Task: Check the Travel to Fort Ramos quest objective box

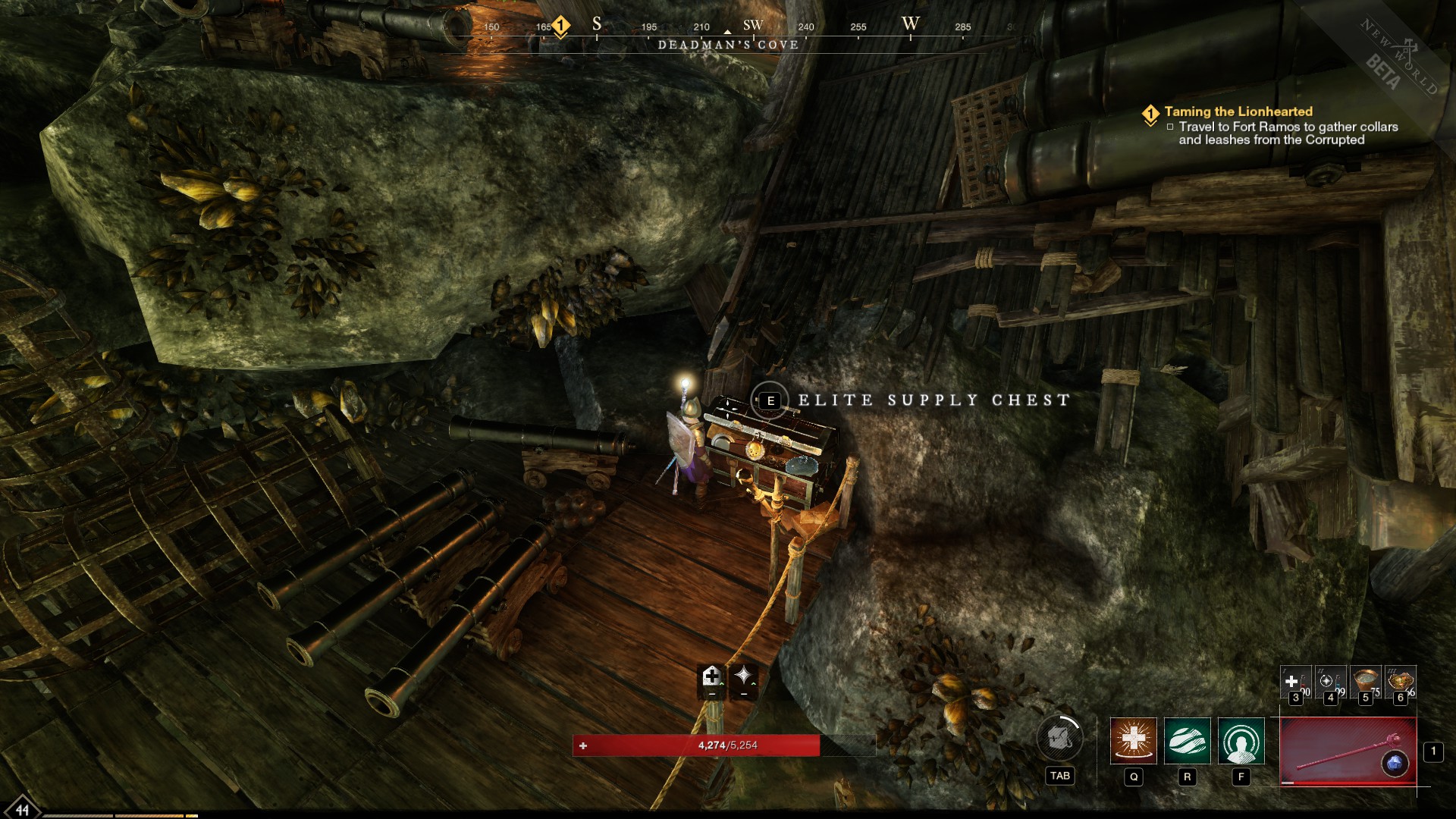Action: (1172, 127)
